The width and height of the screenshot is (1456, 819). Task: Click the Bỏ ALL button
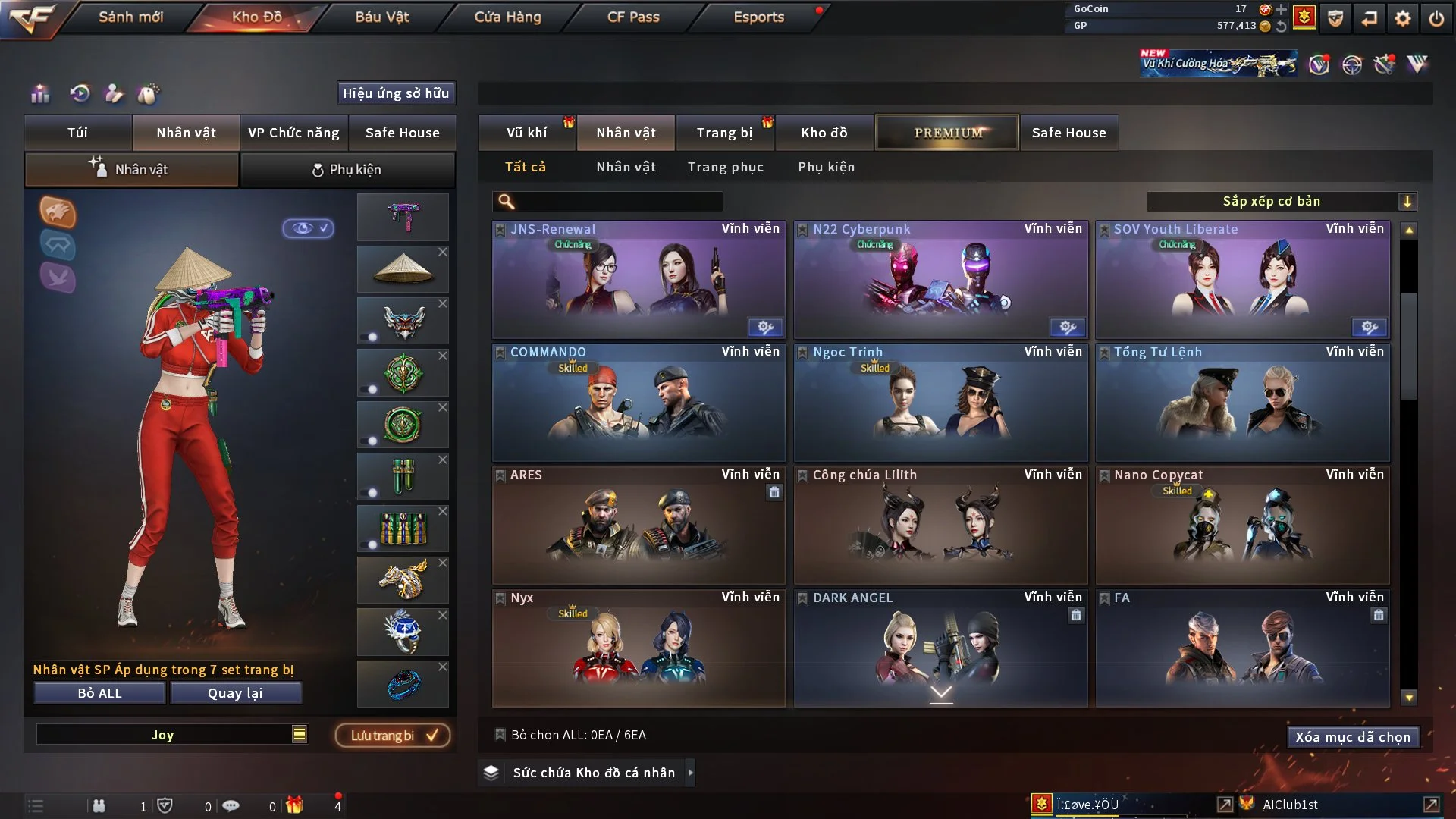[x=99, y=692]
